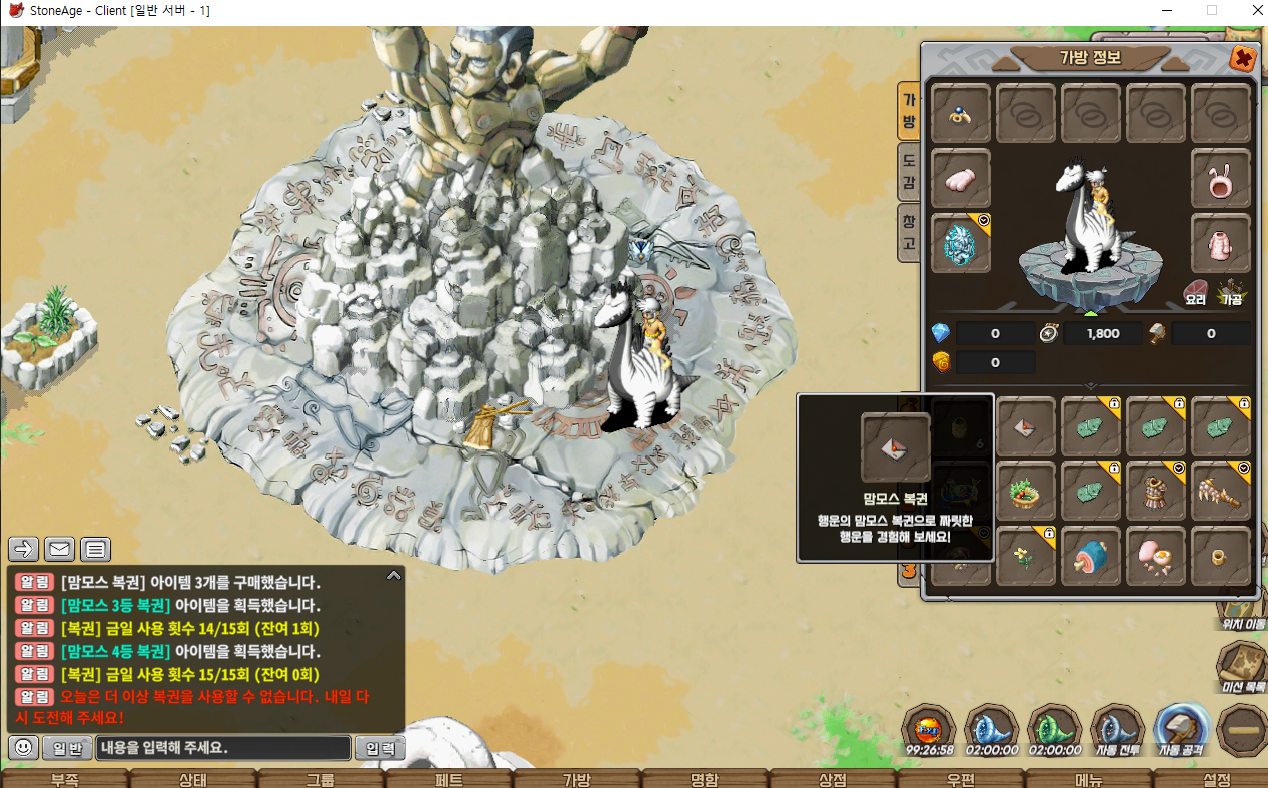Select the blue crystal egg pet slot
Image resolution: width=1268 pixels, height=788 pixels.
tap(961, 244)
